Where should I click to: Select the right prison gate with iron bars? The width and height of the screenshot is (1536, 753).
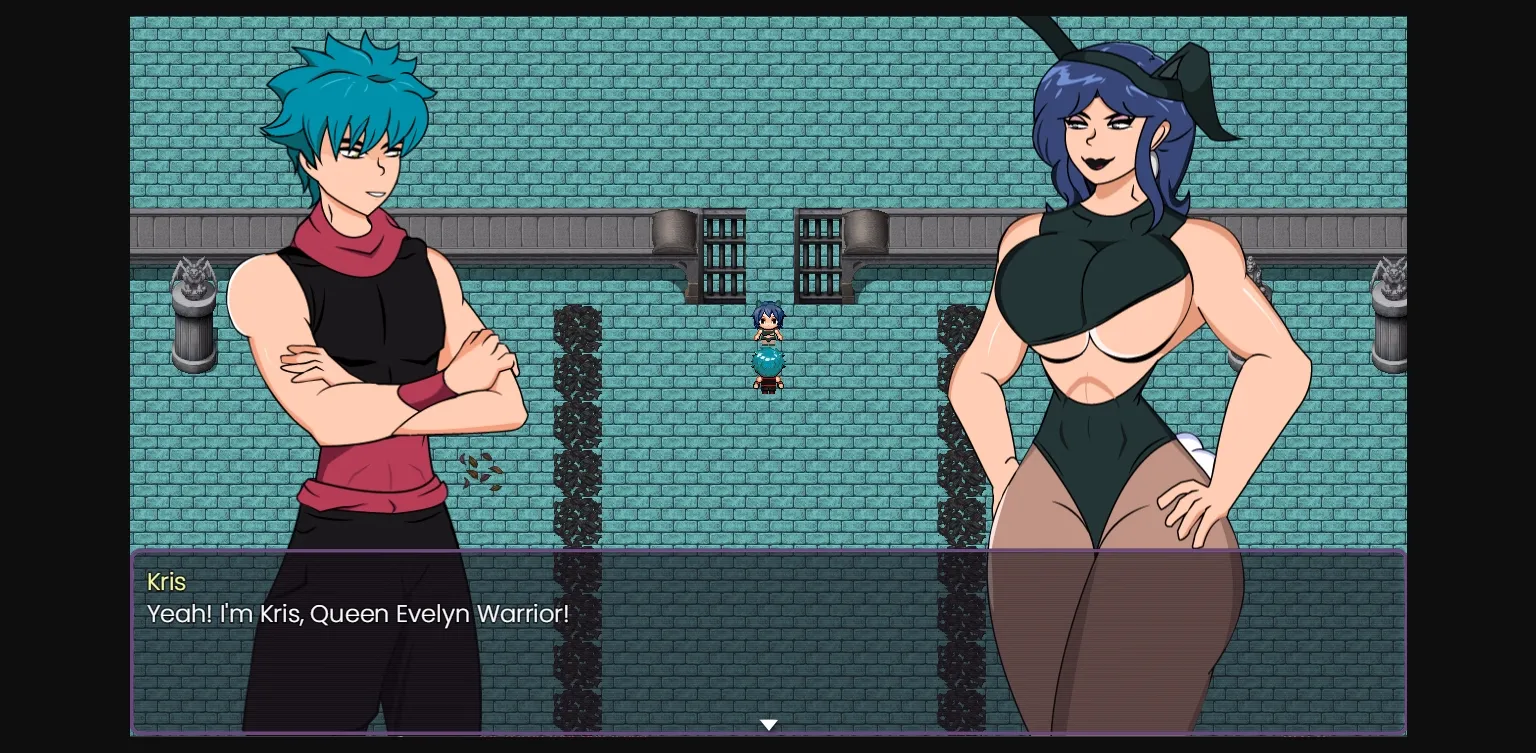pyautogui.click(x=820, y=255)
